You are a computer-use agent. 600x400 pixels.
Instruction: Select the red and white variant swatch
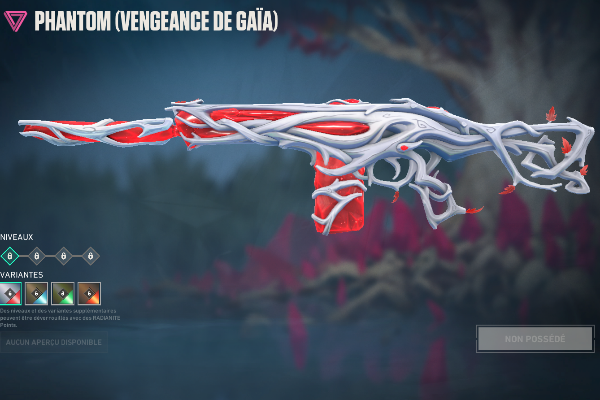(x=10, y=293)
